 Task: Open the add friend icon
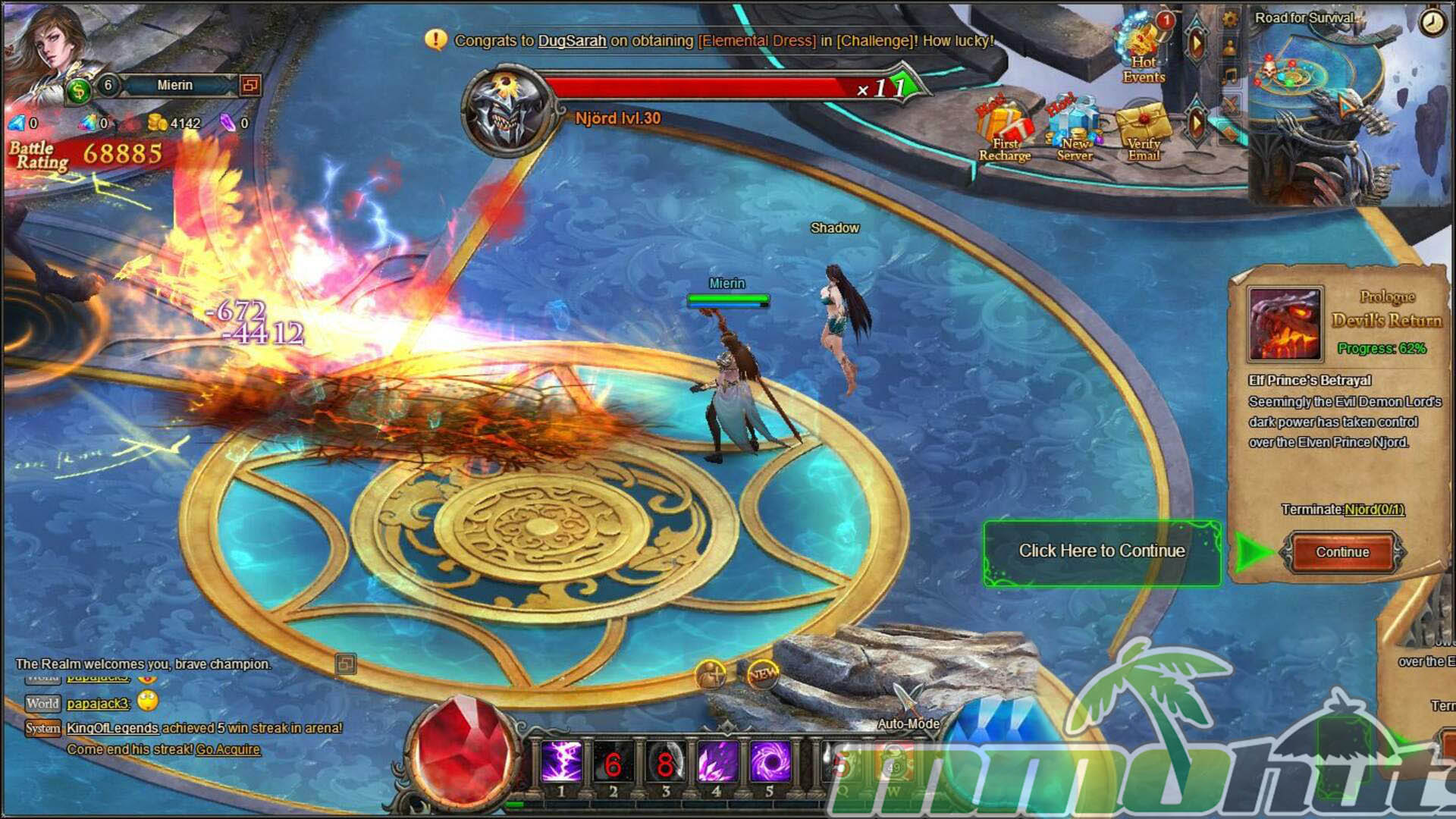pyautogui.click(x=711, y=674)
